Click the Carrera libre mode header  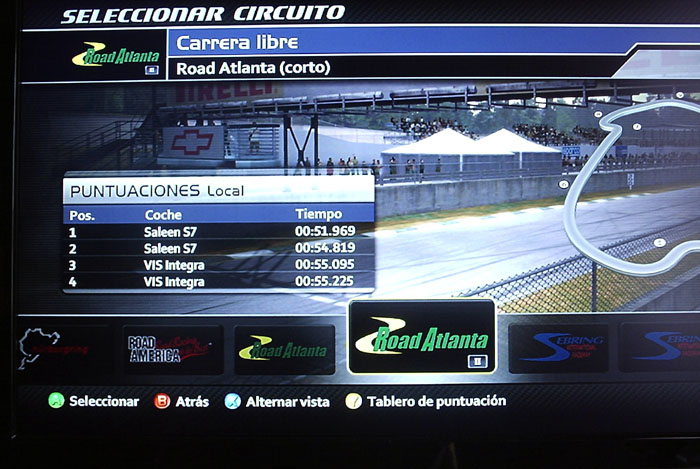[x=400, y=43]
